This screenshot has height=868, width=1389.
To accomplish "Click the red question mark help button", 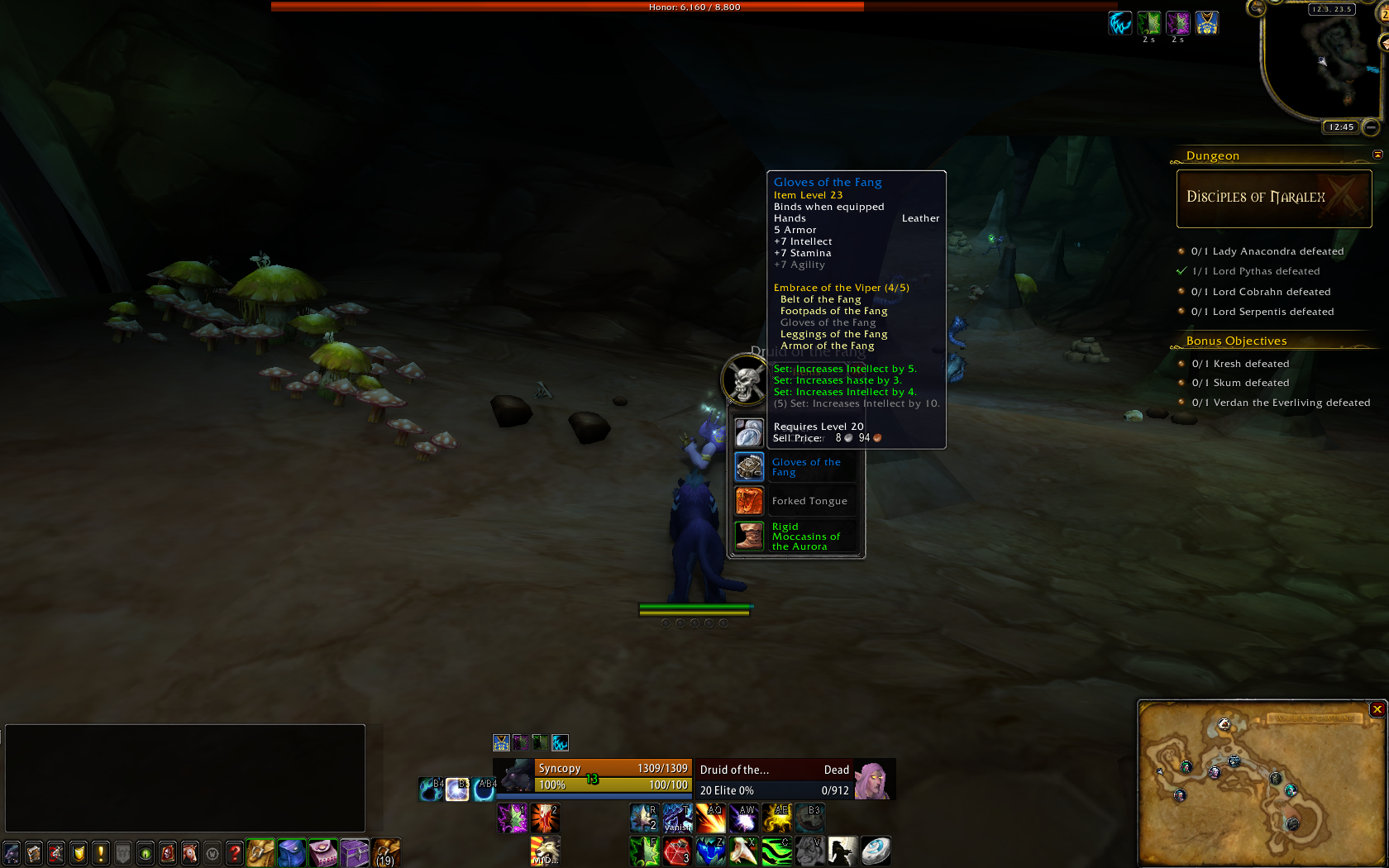I will pyautogui.click(x=235, y=852).
